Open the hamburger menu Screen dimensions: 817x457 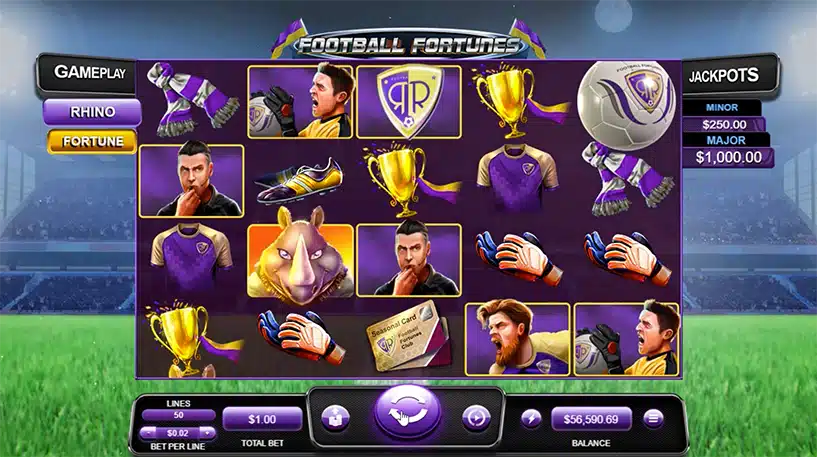pos(654,418)
